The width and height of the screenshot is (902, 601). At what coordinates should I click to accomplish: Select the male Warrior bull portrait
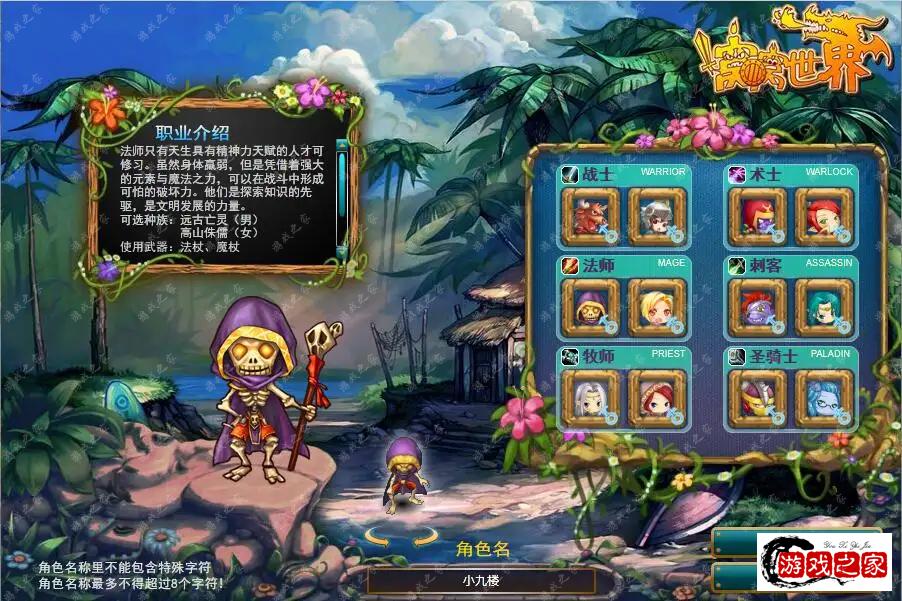tap(590, 215)
